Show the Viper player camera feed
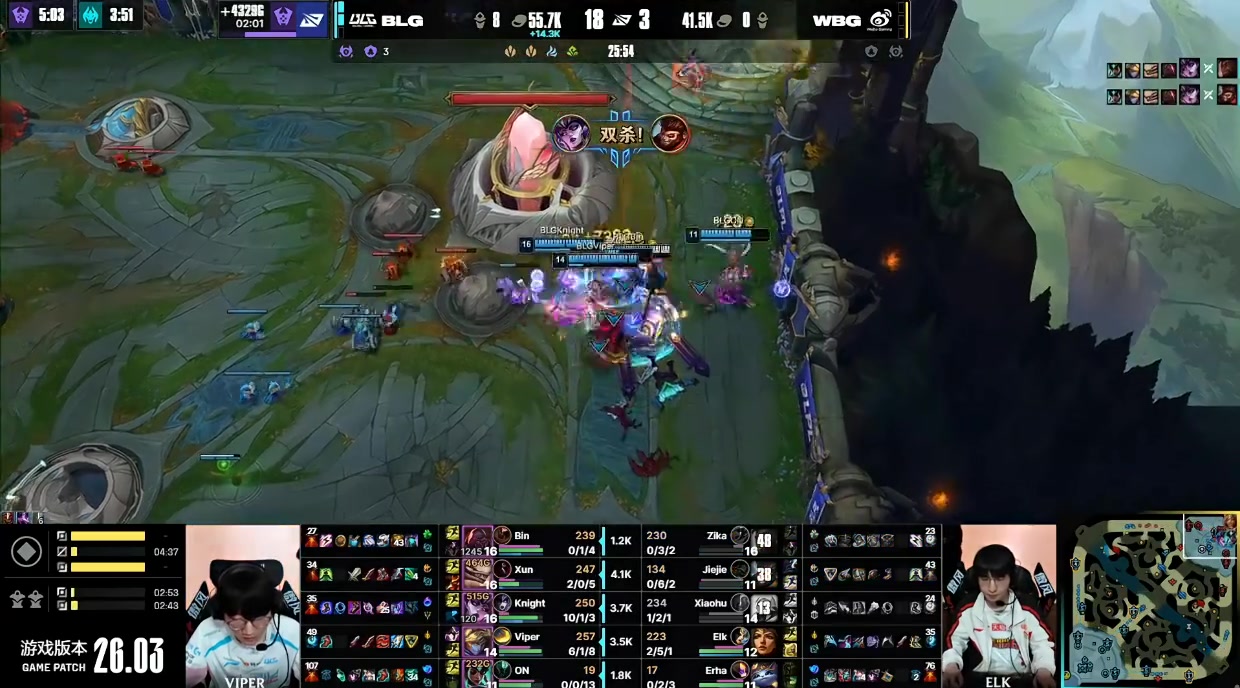 243,605
